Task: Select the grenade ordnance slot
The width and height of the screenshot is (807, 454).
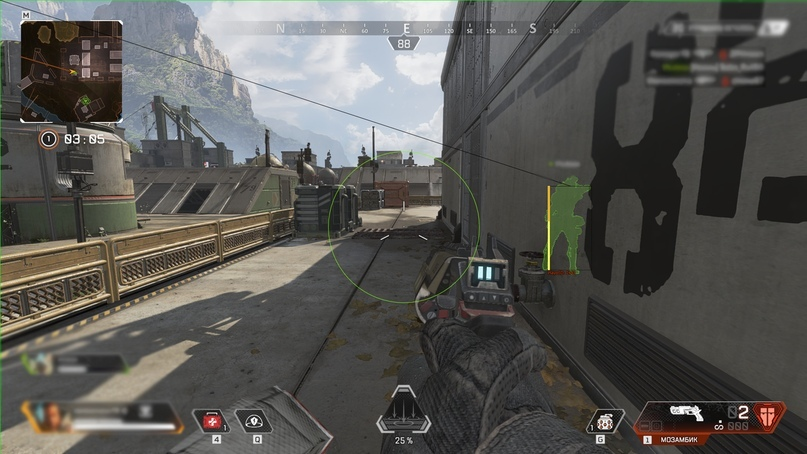Action: click(x=604, y=420)
